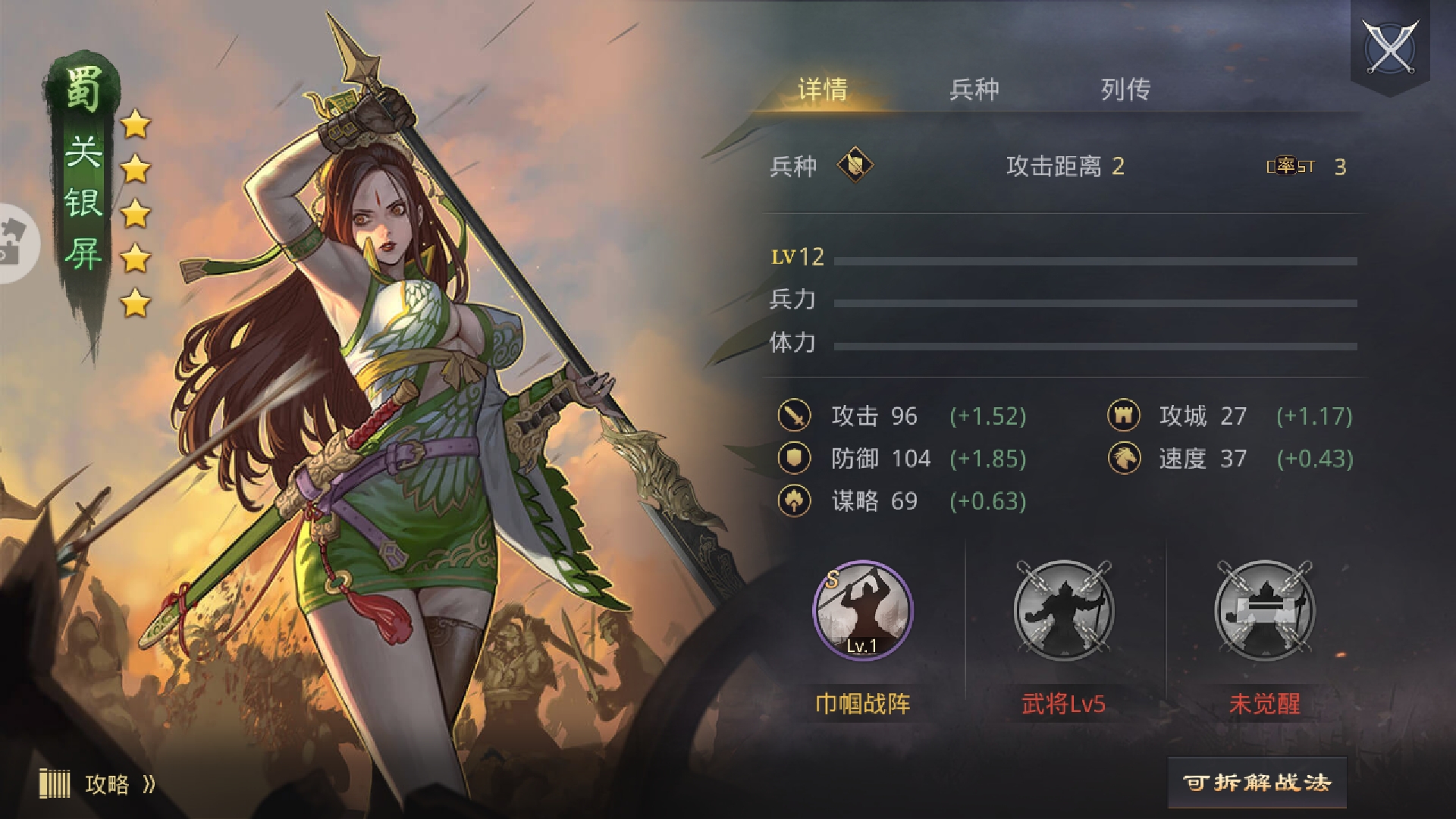Click the 可拆解战法 button
Viewport: 1456px width, 819px height.
click(1257, 783)
